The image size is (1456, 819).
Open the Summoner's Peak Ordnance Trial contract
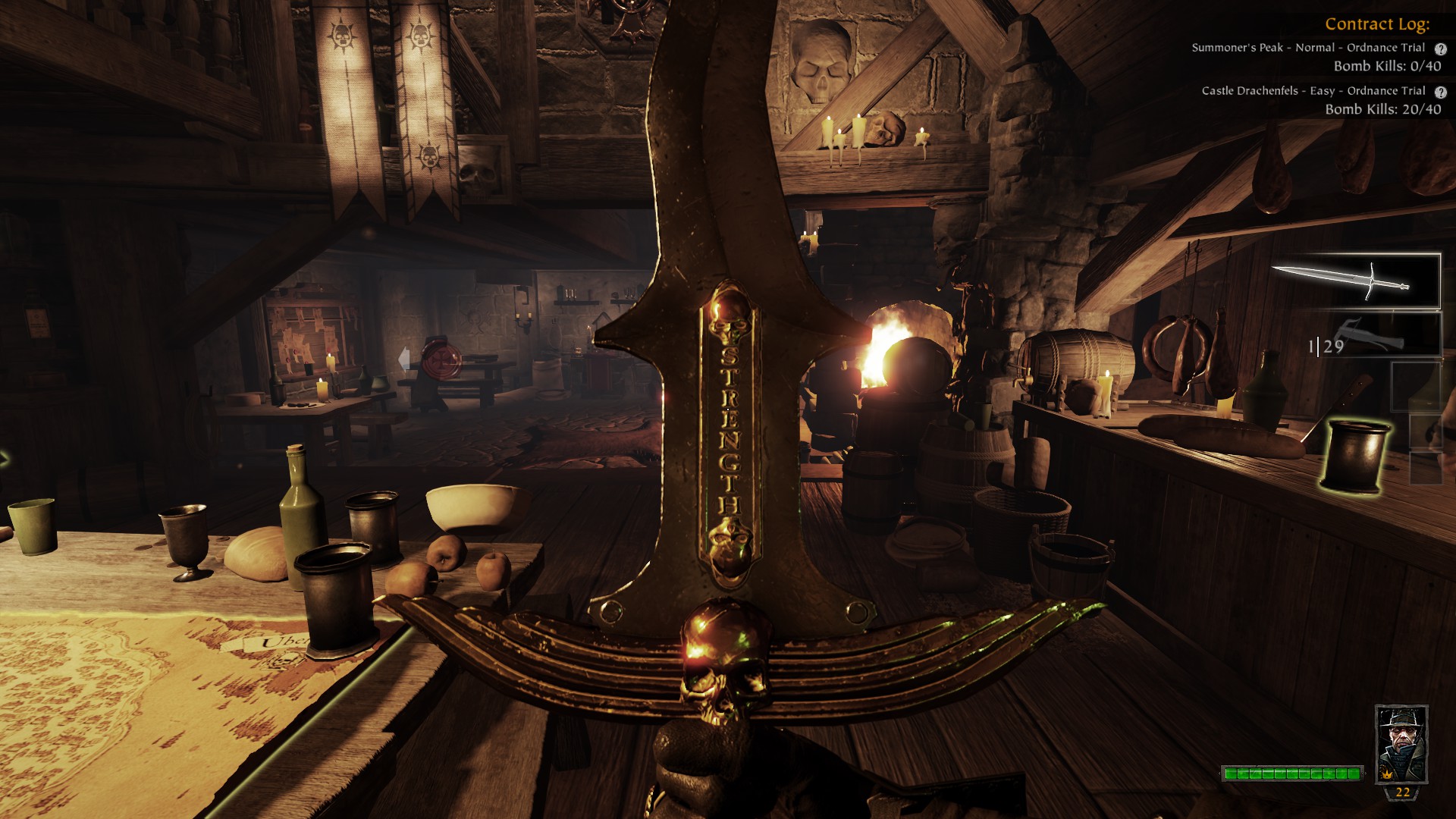tap(1307, 48)
